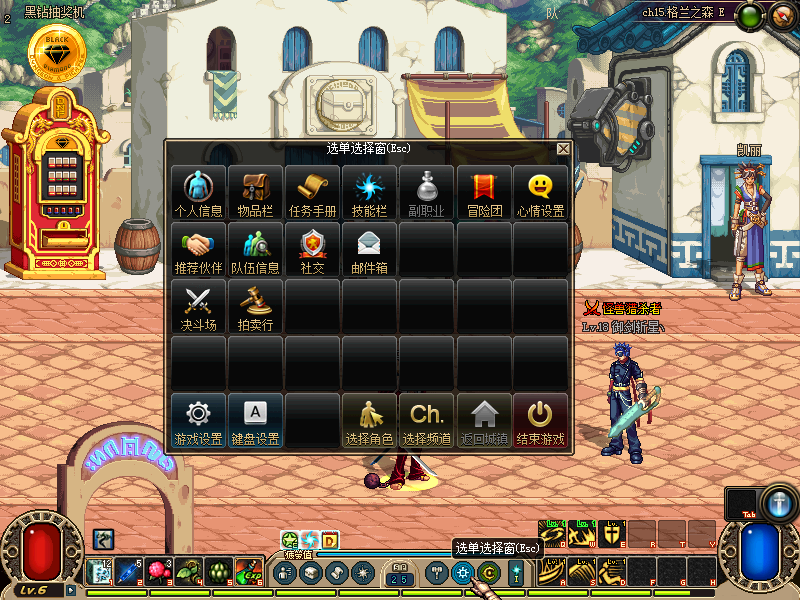Viewport: 800px width, 600px height.
Task: Select the 推荐伙伴 handshake entry
Action: [x=198, y=250]
